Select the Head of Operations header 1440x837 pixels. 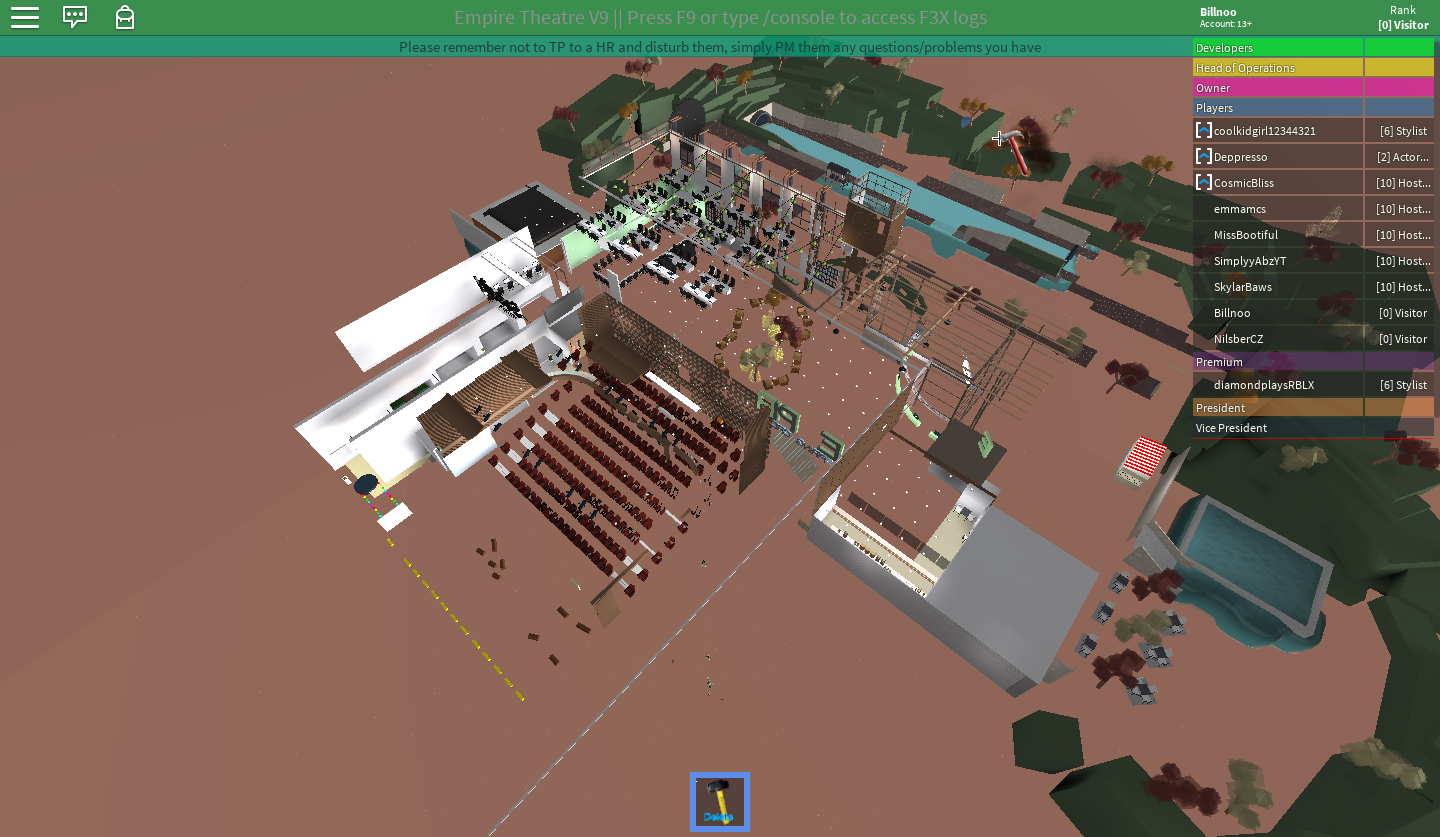coord(1278,67)
